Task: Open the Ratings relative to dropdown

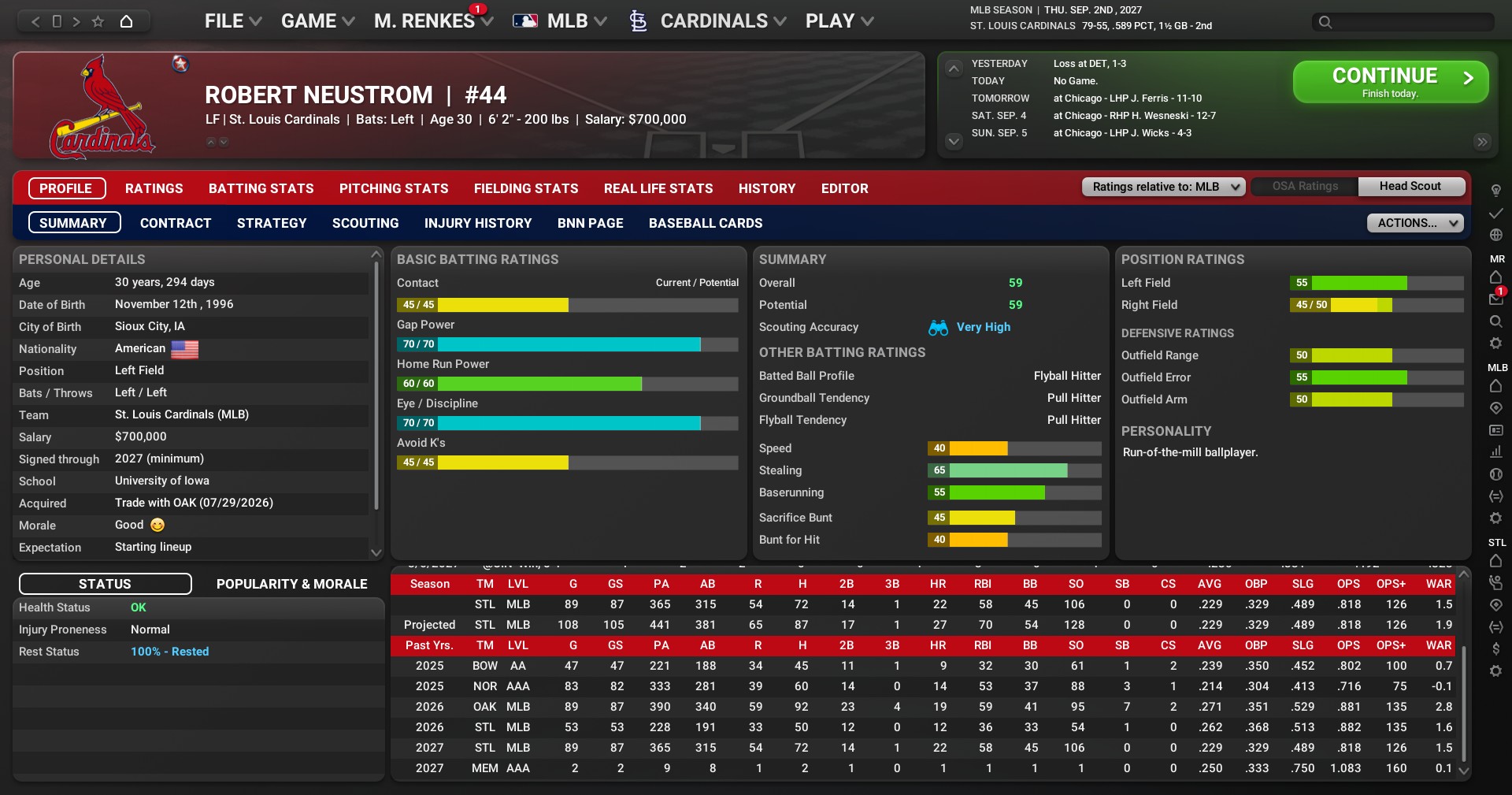Action: coord(1163,187)
